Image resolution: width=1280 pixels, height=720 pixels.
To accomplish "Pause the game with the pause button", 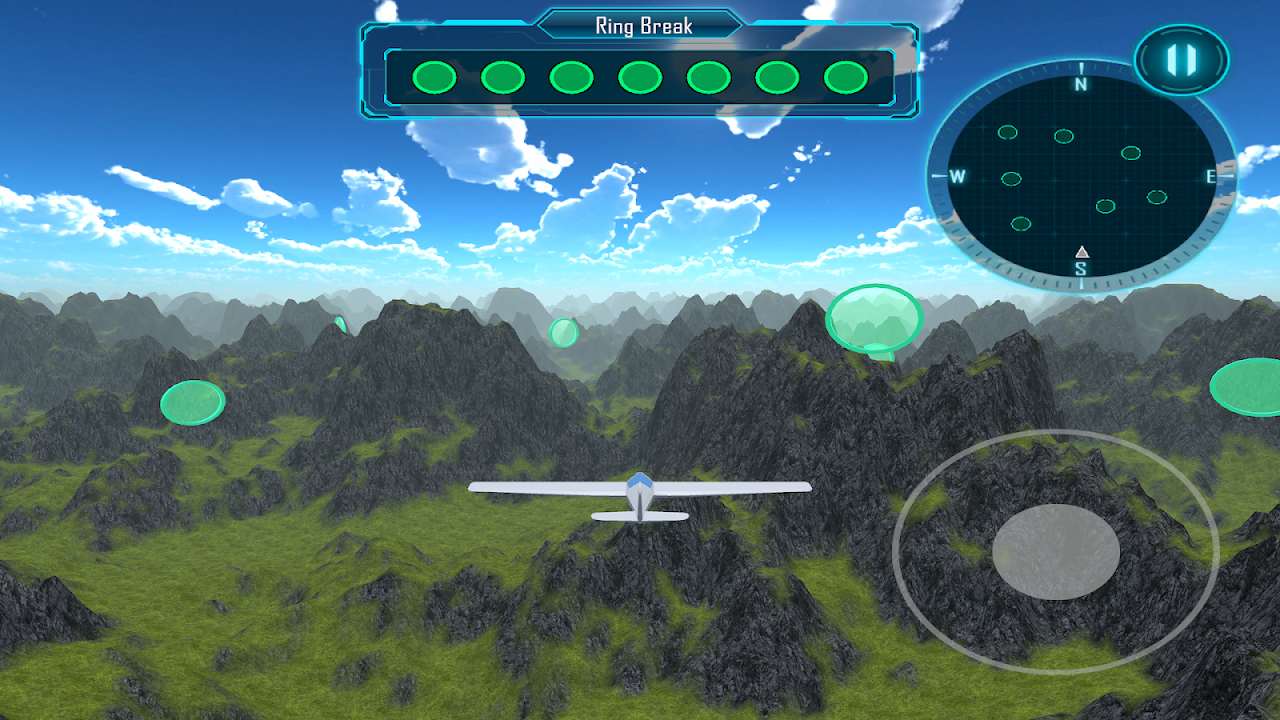I will (1181, 60).
